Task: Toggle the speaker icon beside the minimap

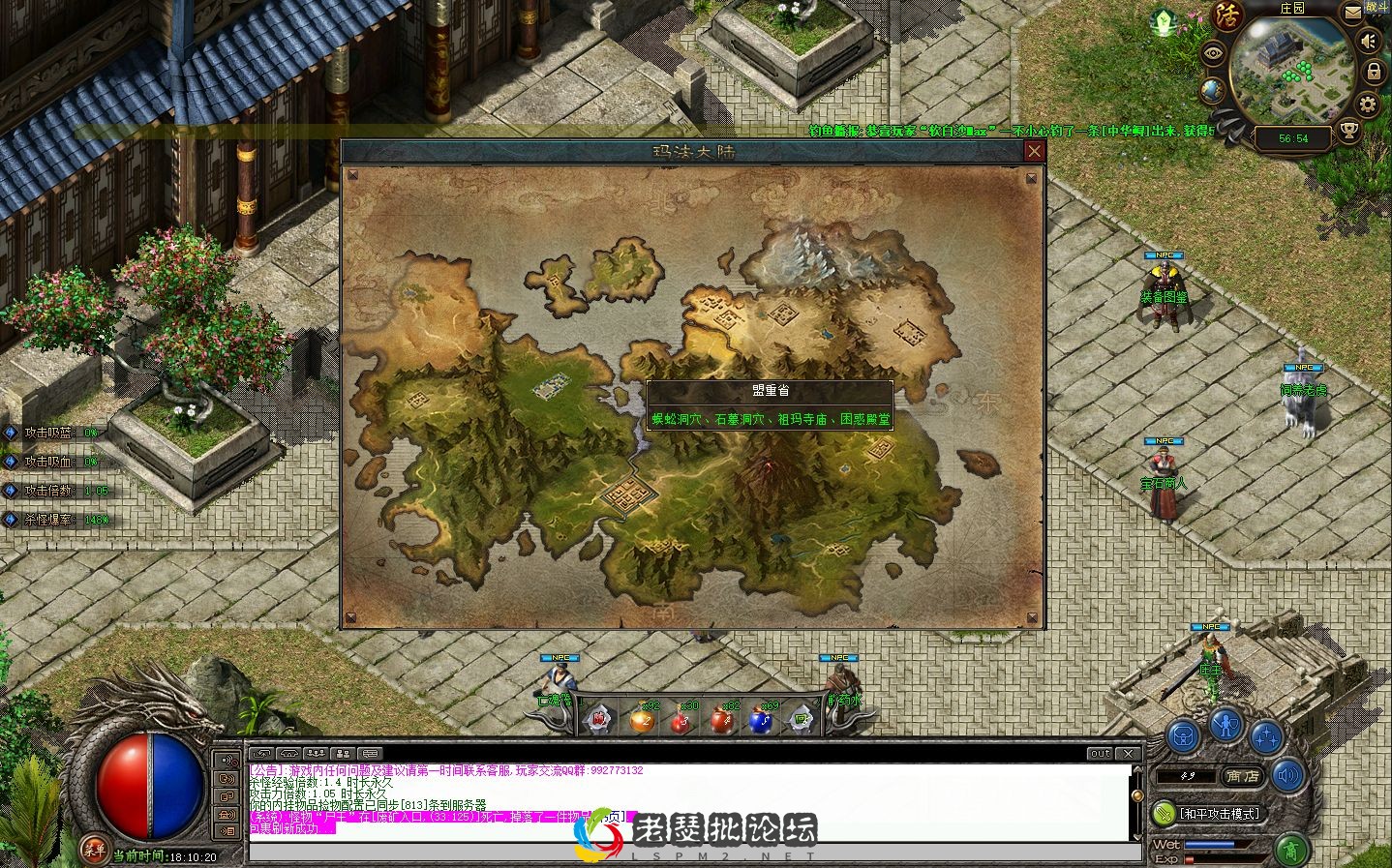Action: pyautogui.click(x=1368, y=42)
